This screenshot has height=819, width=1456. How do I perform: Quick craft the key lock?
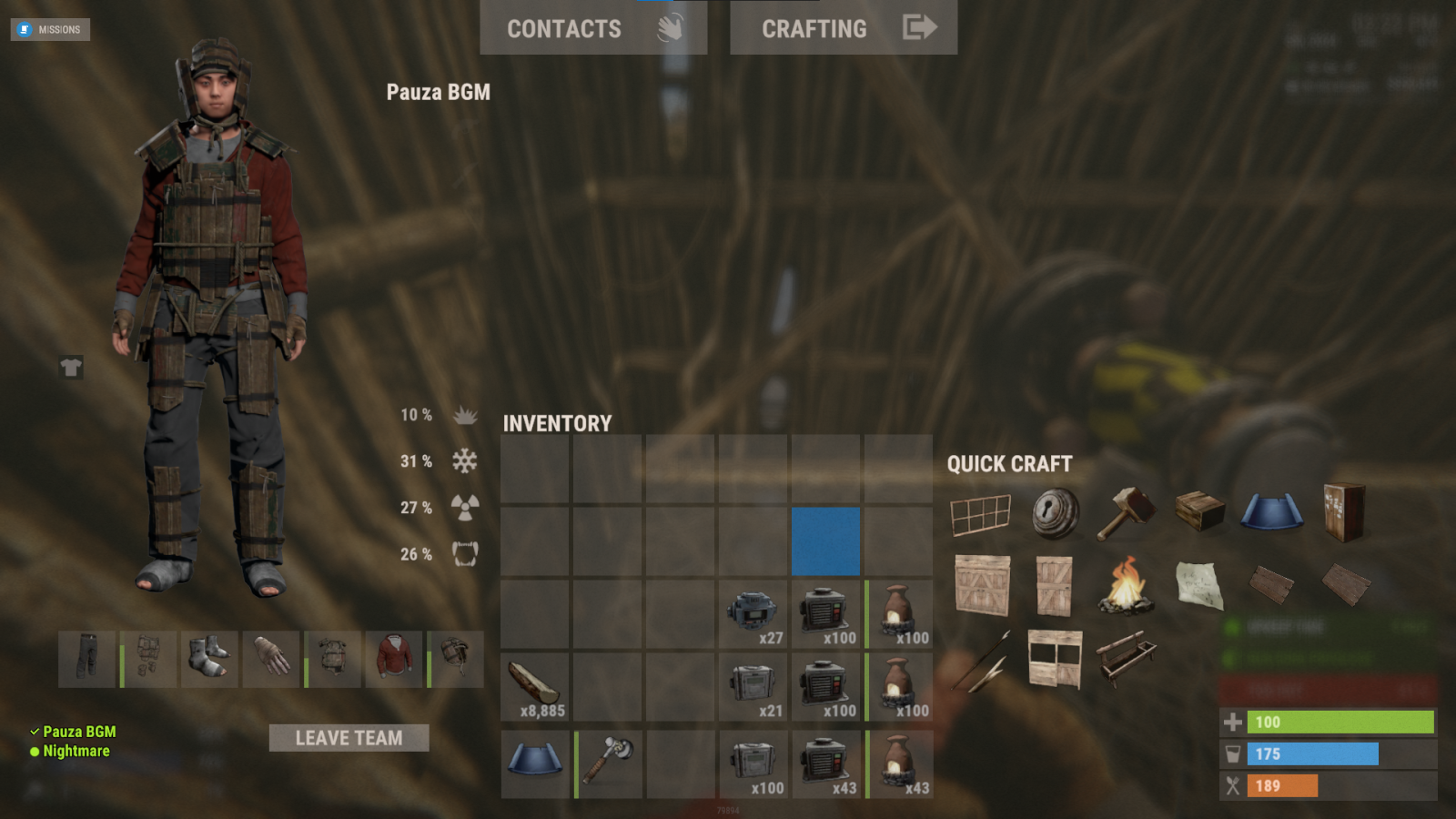1056,512
